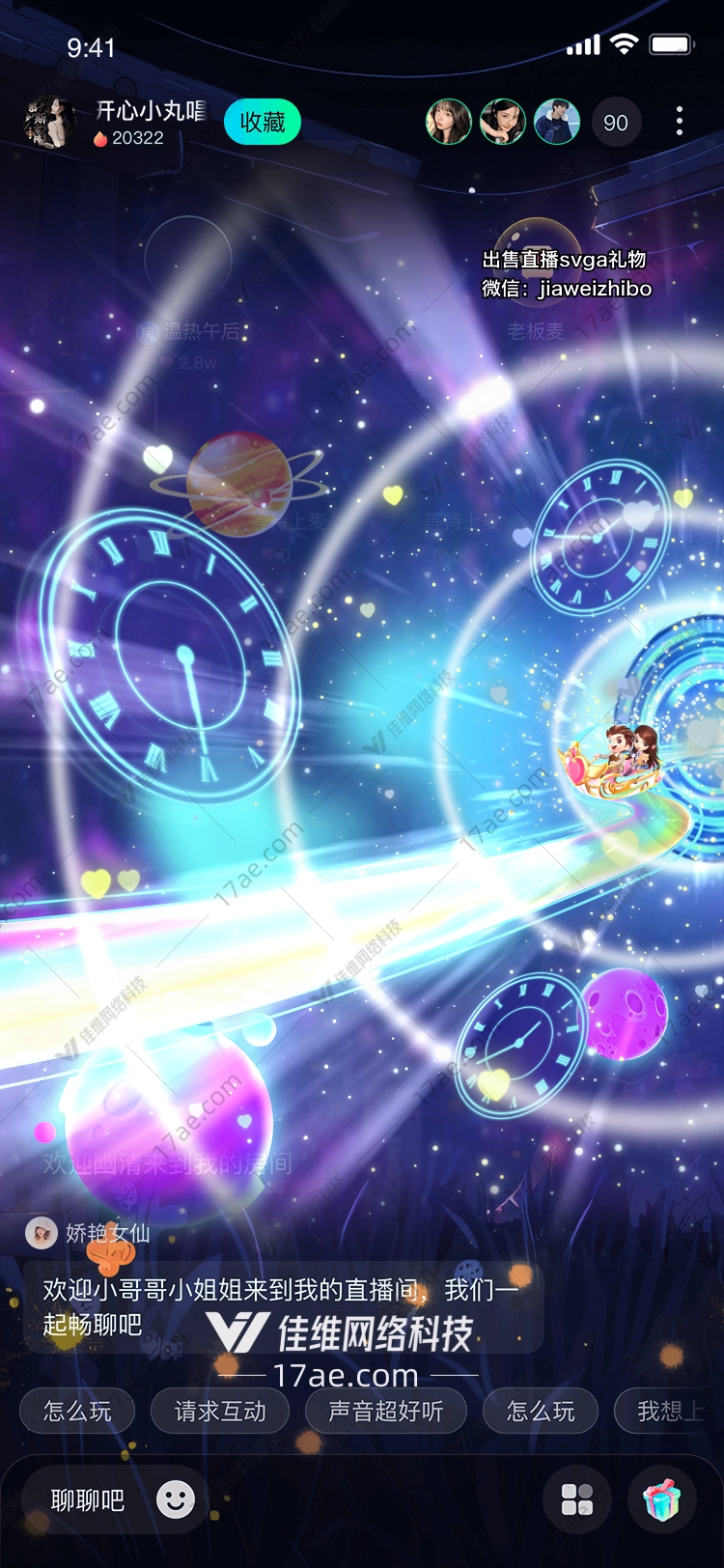The height and width of the screenshot is (1568, 724).
Task: Open the four-square grid menu
Action: 577,1499
